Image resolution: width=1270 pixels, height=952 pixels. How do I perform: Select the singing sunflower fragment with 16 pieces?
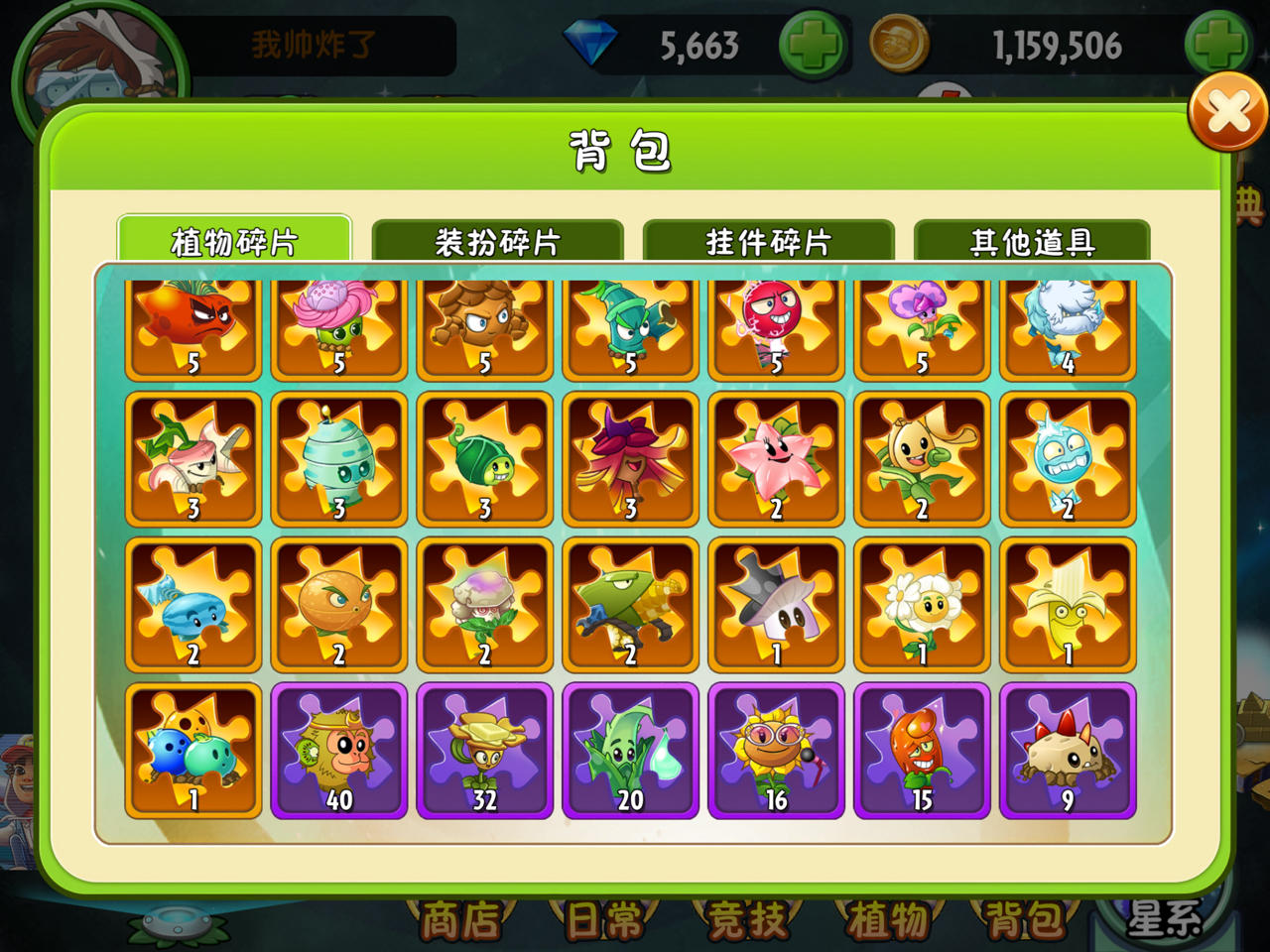[775, 751]
